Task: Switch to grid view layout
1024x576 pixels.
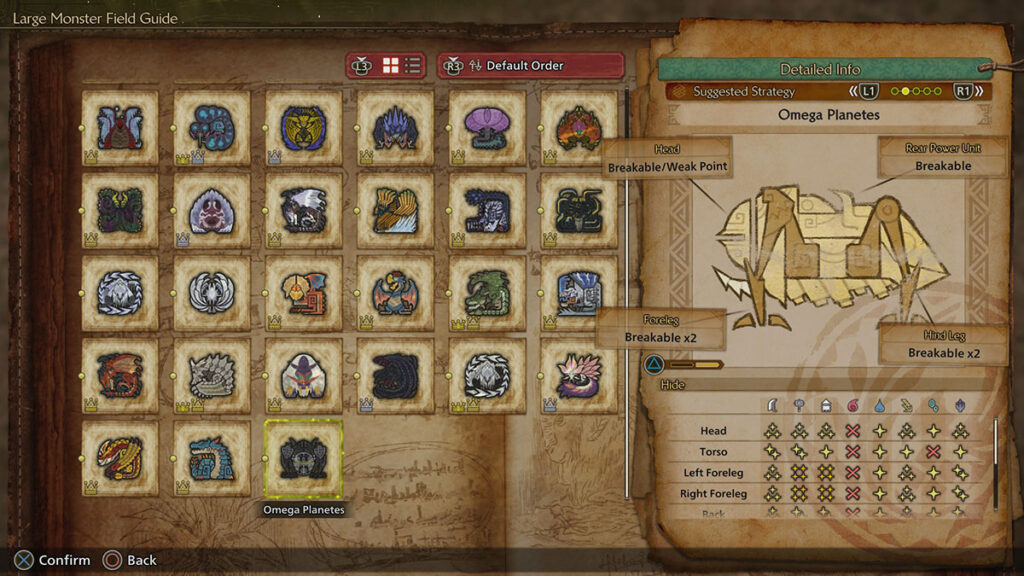Action: click(x=390, y=66)
